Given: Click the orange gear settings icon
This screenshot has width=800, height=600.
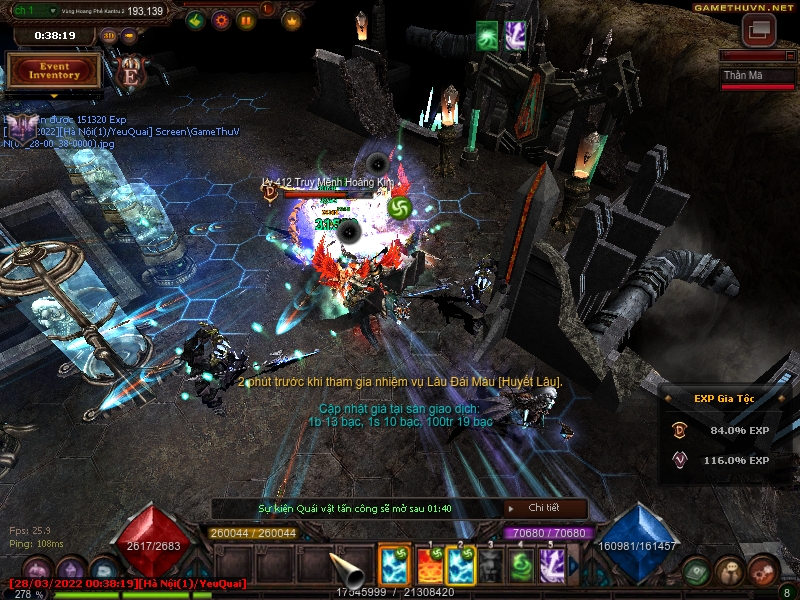Looking at the screenshot, I should (221, 19).
